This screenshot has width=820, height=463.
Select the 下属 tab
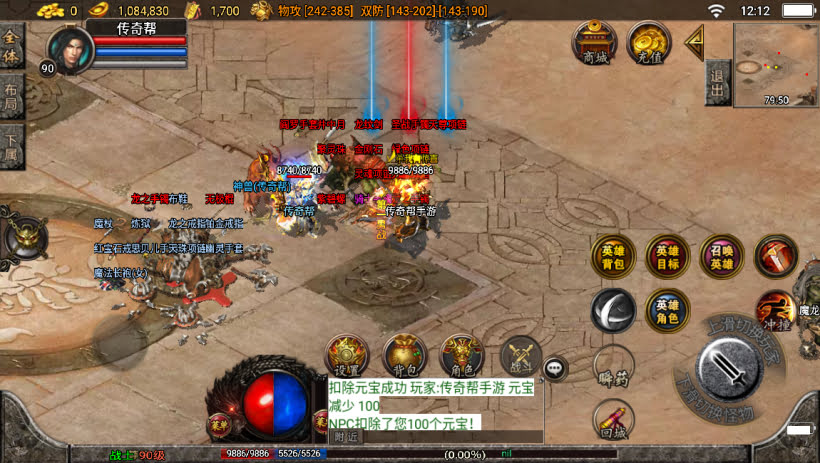pyautogui.click(x=11, y=148)
